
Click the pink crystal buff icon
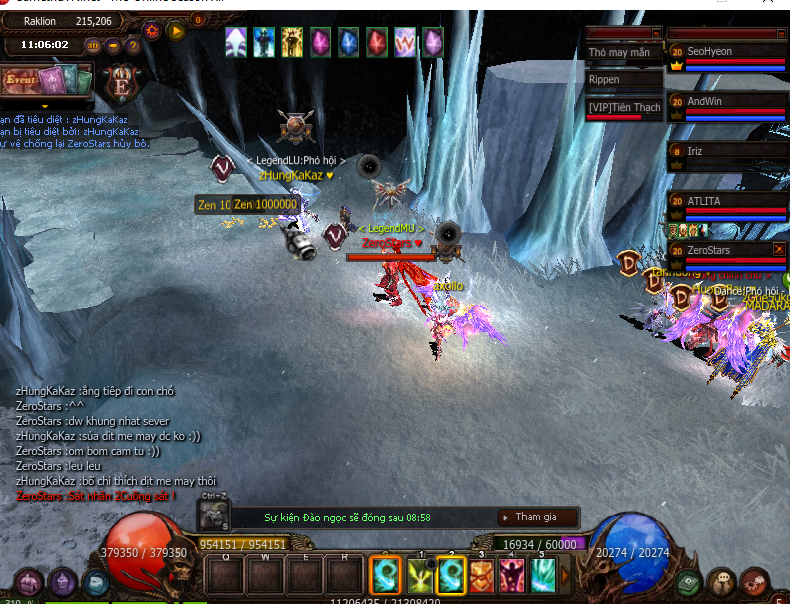320,42
